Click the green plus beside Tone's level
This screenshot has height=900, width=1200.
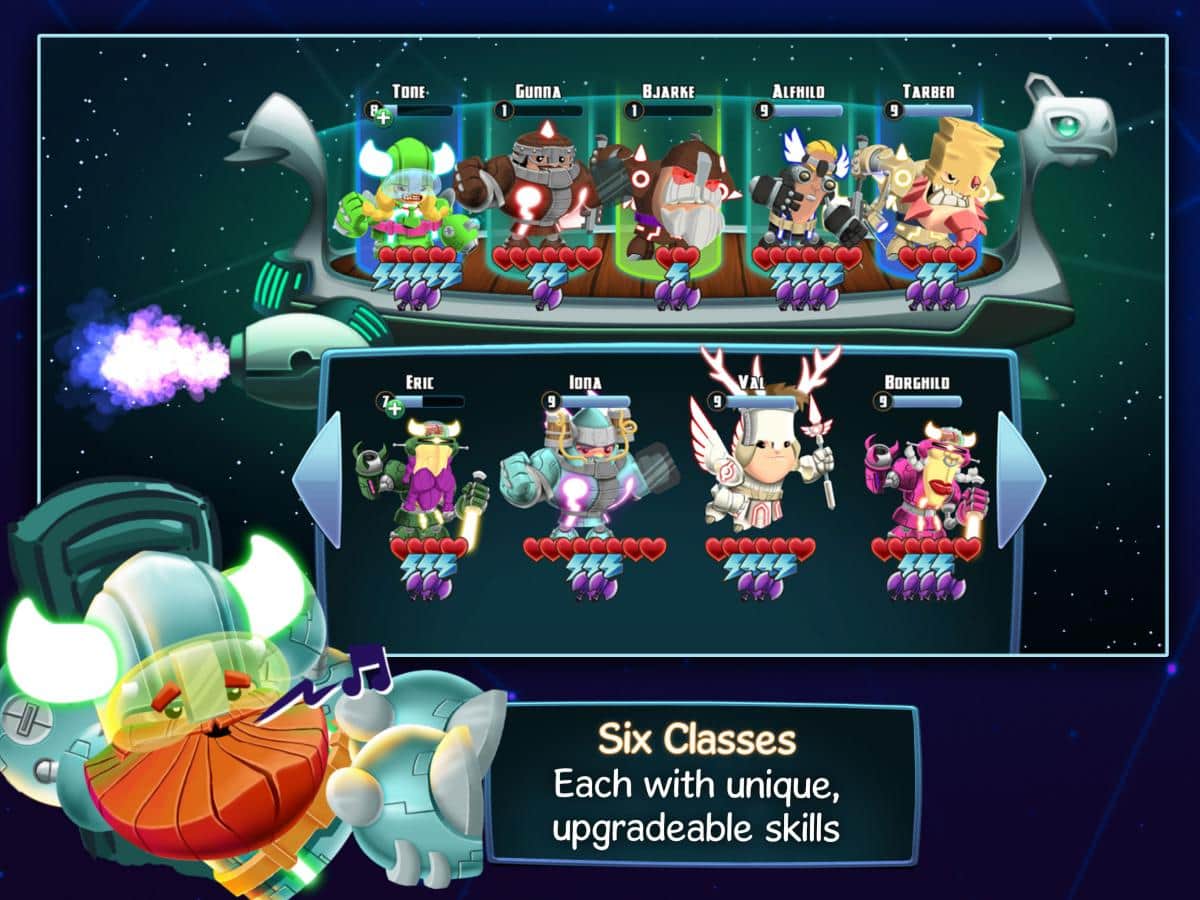pos(385,117)
